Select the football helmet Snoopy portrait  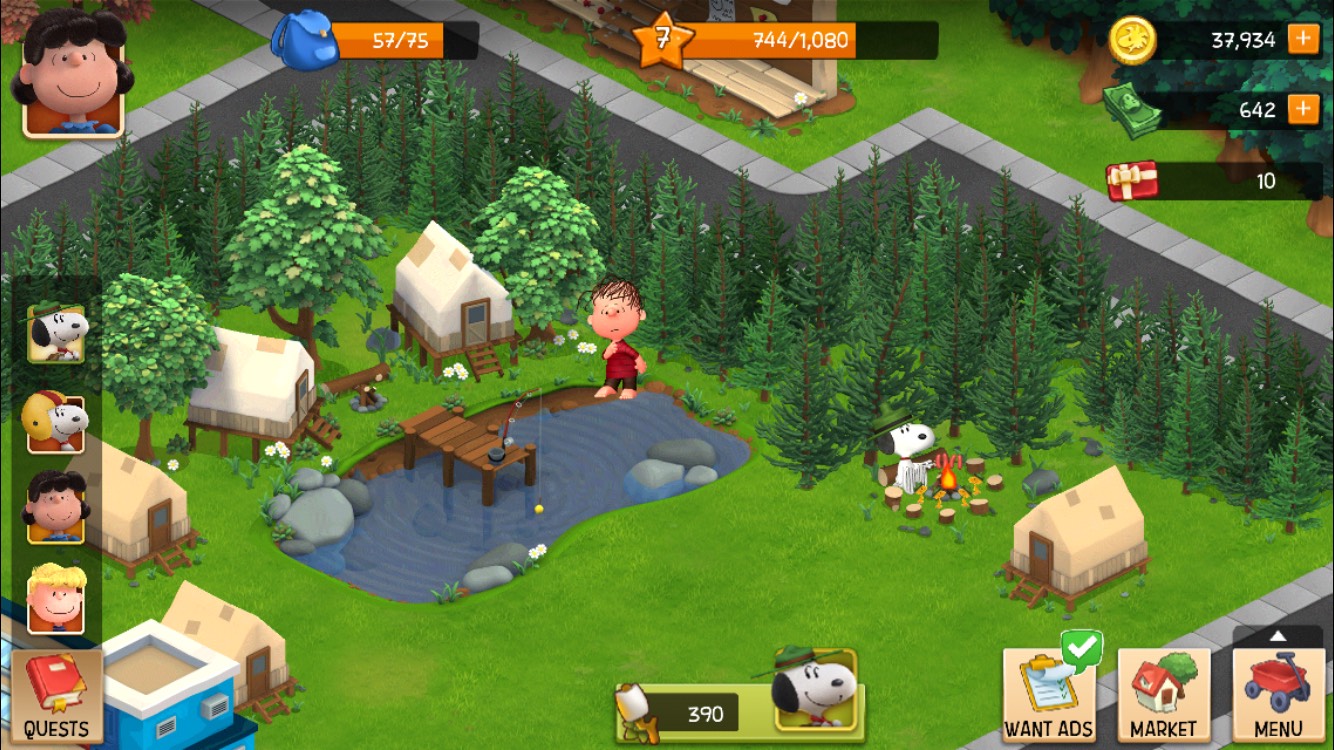coord(56,423)
